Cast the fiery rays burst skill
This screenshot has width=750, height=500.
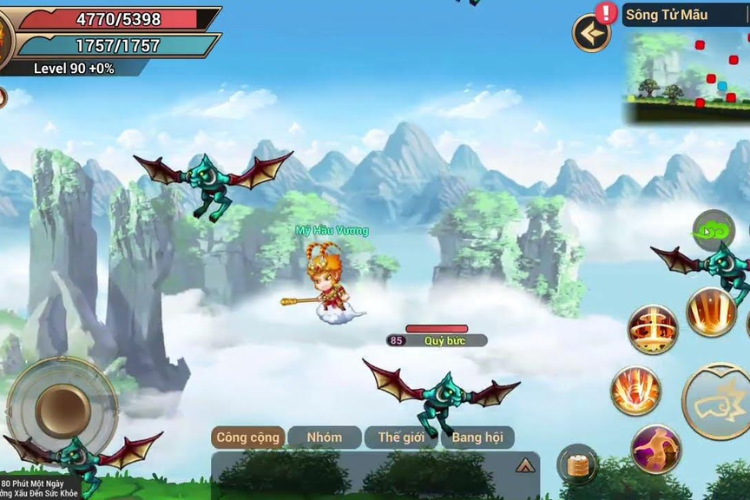click(712, 311)
